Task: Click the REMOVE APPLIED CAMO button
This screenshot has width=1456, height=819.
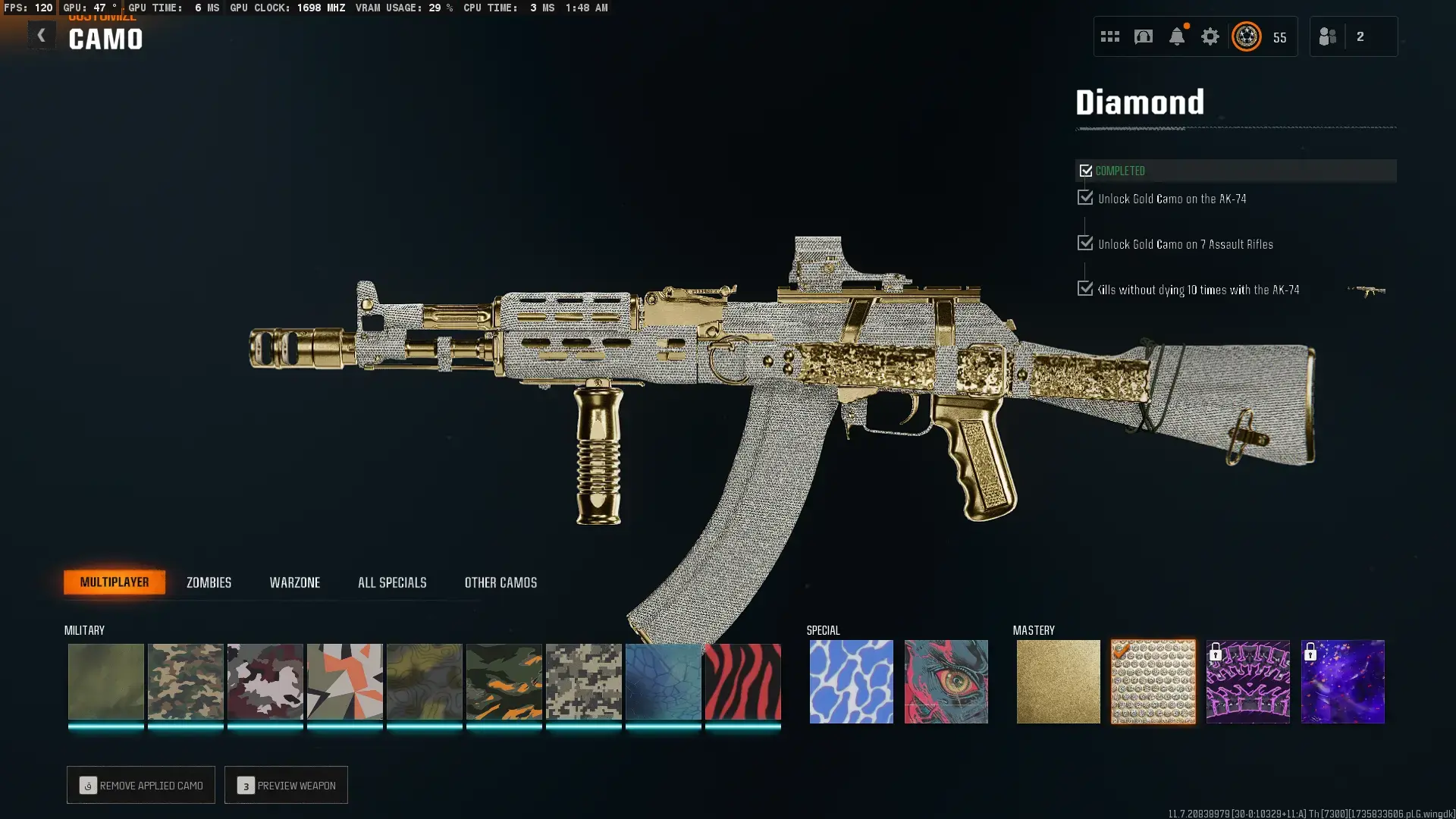Action: coord(140,785)
